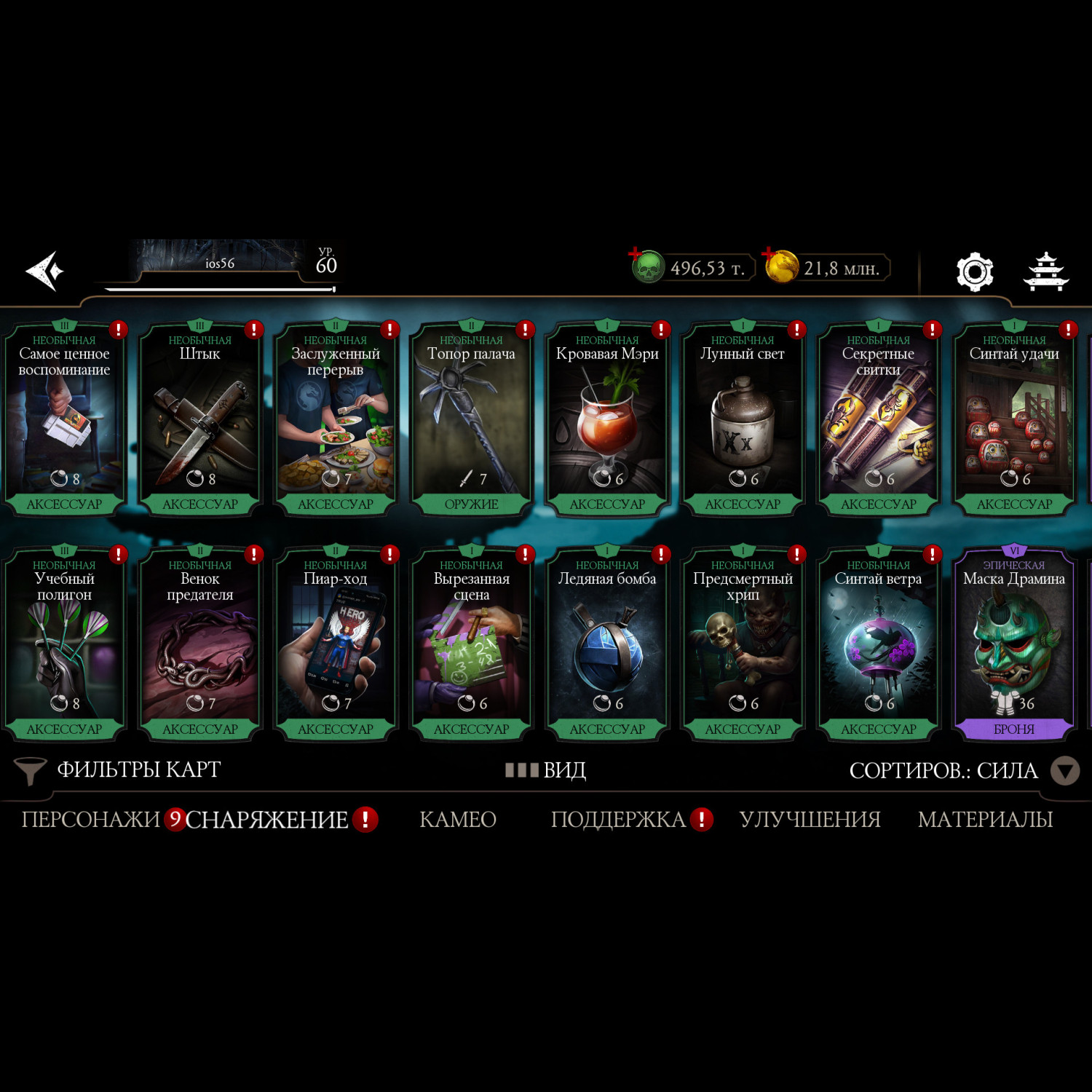The width and height of the screenshot is (1092, 1092).
Task: Go back with the arrow button
Action: [x=45, y=271]
